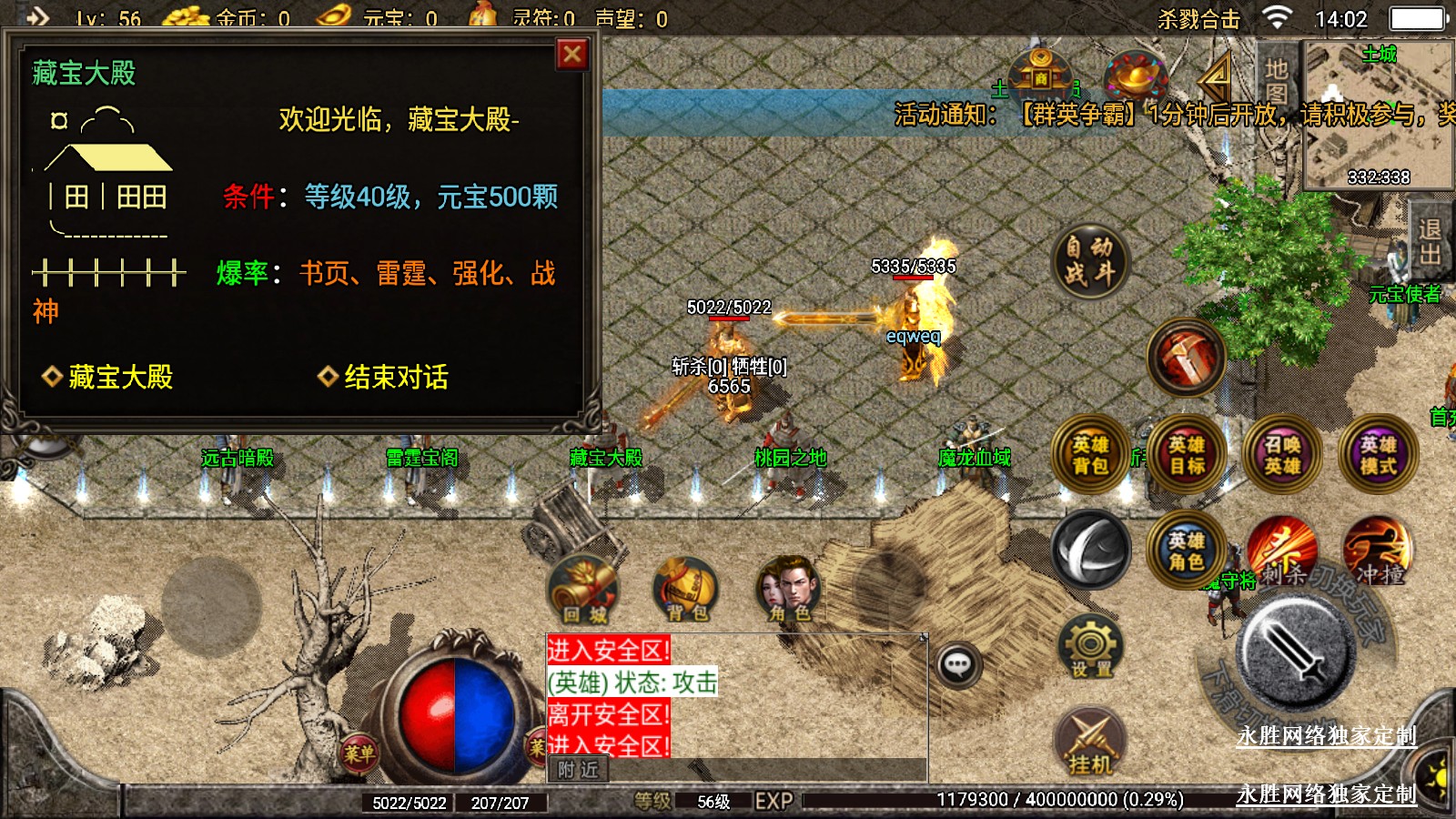This screenshot has width=1456, height=819.
Task: Open 英雄背包 hero bag
Action: click(1090, 455)
